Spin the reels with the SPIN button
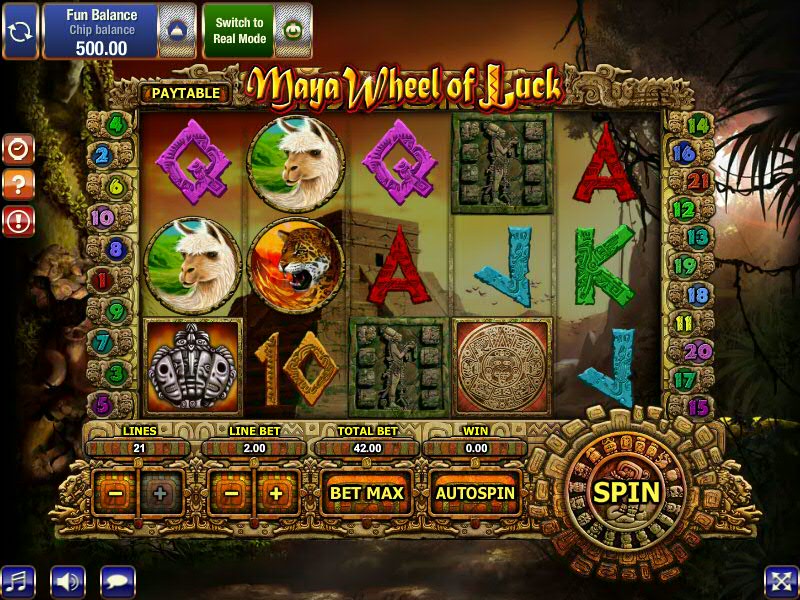 tap(627, 492)
